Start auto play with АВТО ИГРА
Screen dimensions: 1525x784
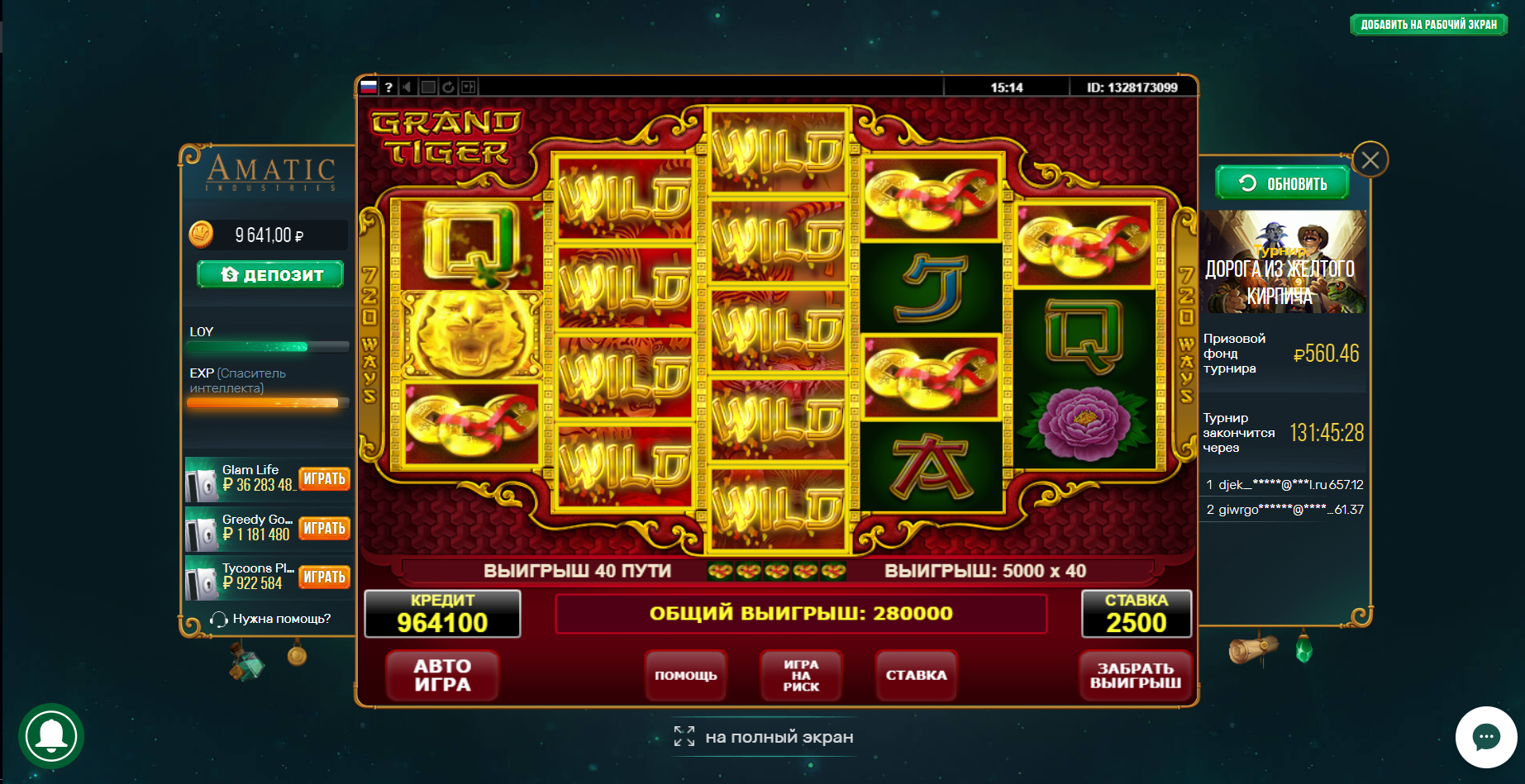(442, 676)
